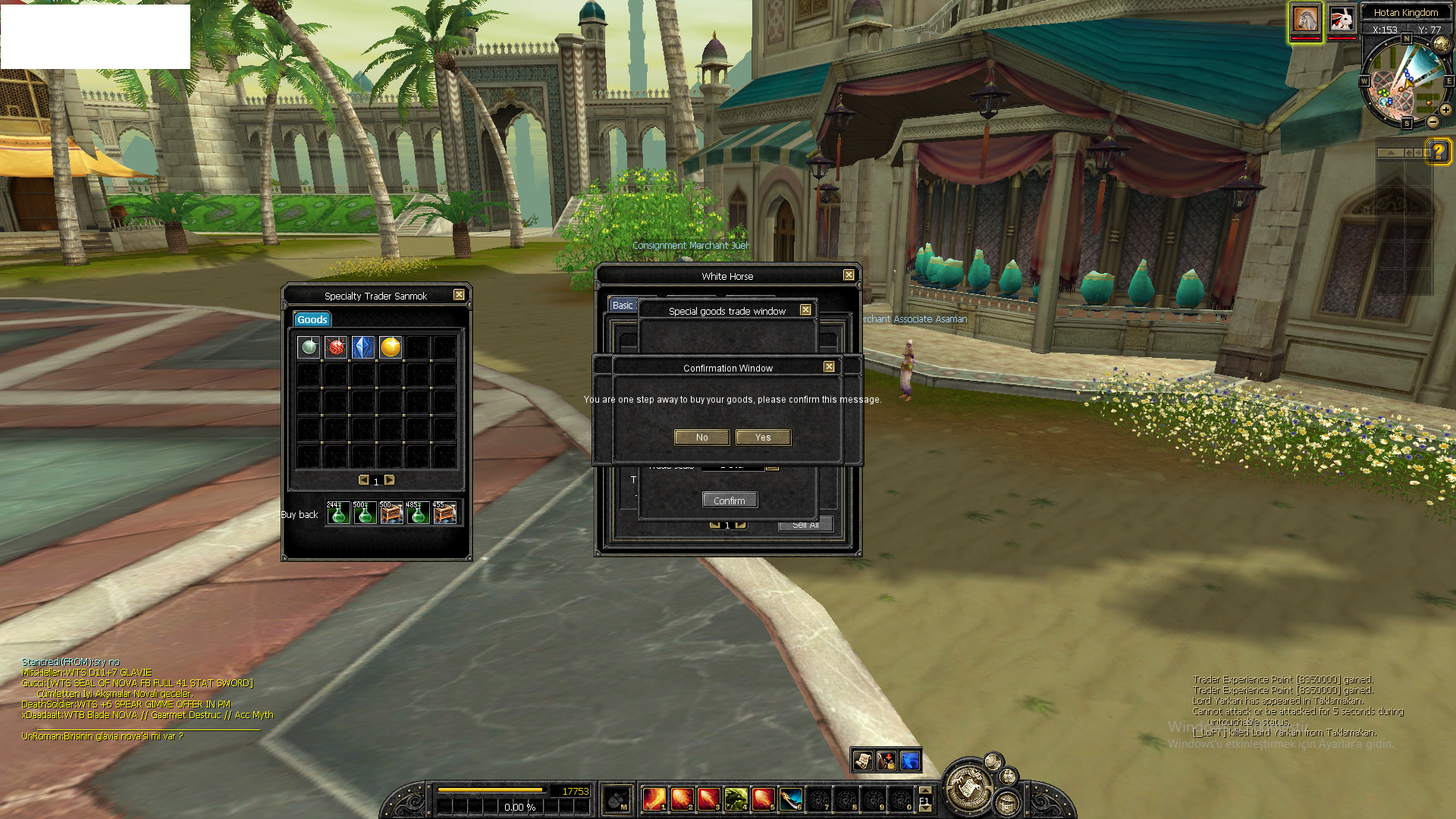Go to next page of trader goods
Viewport: 1456px width, 819px height.
(x=390, y=480)
